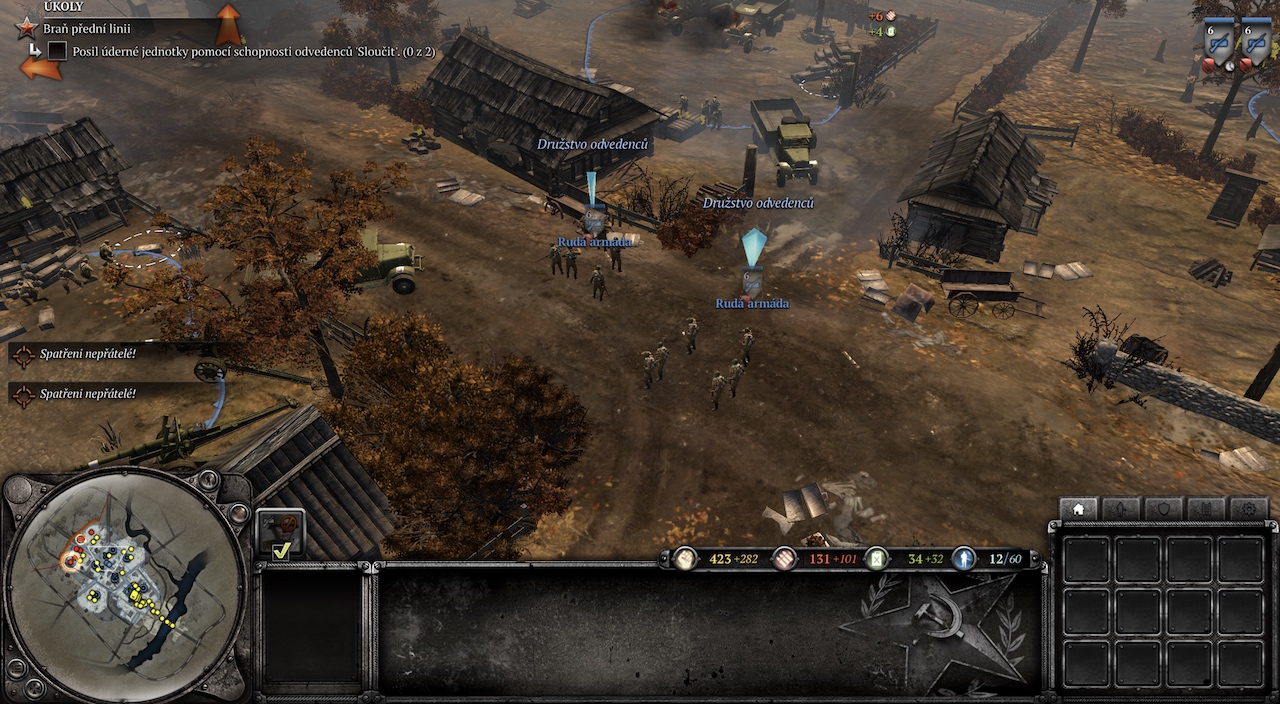Screen dimensions: 1280x704
Task: Open the upper 'Spatřeni nepřátelé!' alert
Action: tap(87, 352)
